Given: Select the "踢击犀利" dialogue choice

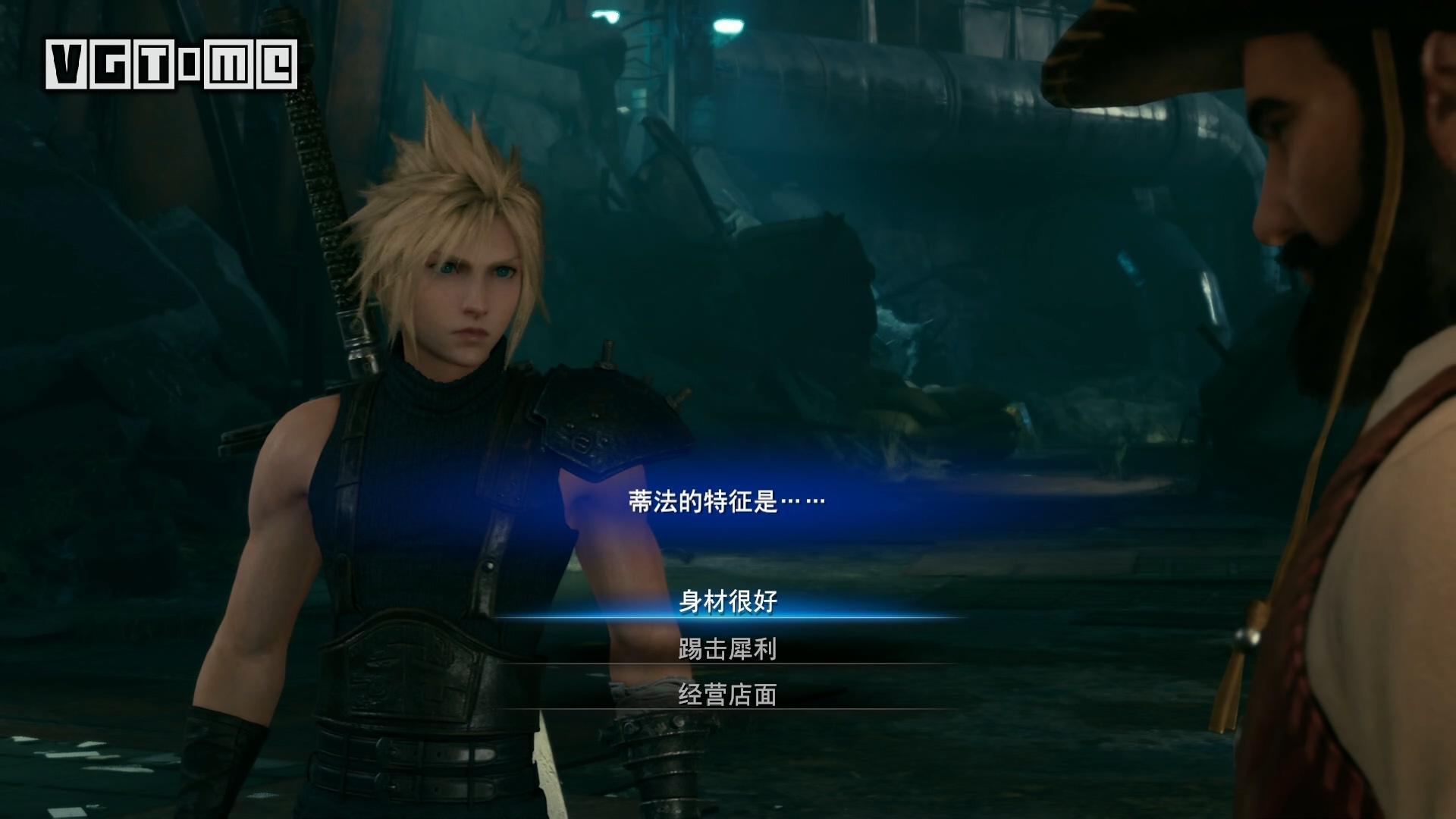Looking at the screenshot, I should pos(728,649).
